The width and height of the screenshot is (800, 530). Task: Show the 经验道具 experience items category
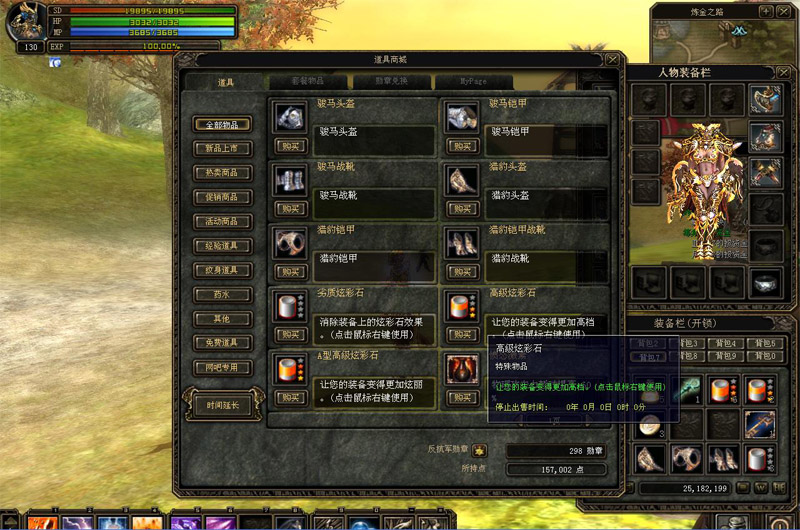click(x=222, y=246)
